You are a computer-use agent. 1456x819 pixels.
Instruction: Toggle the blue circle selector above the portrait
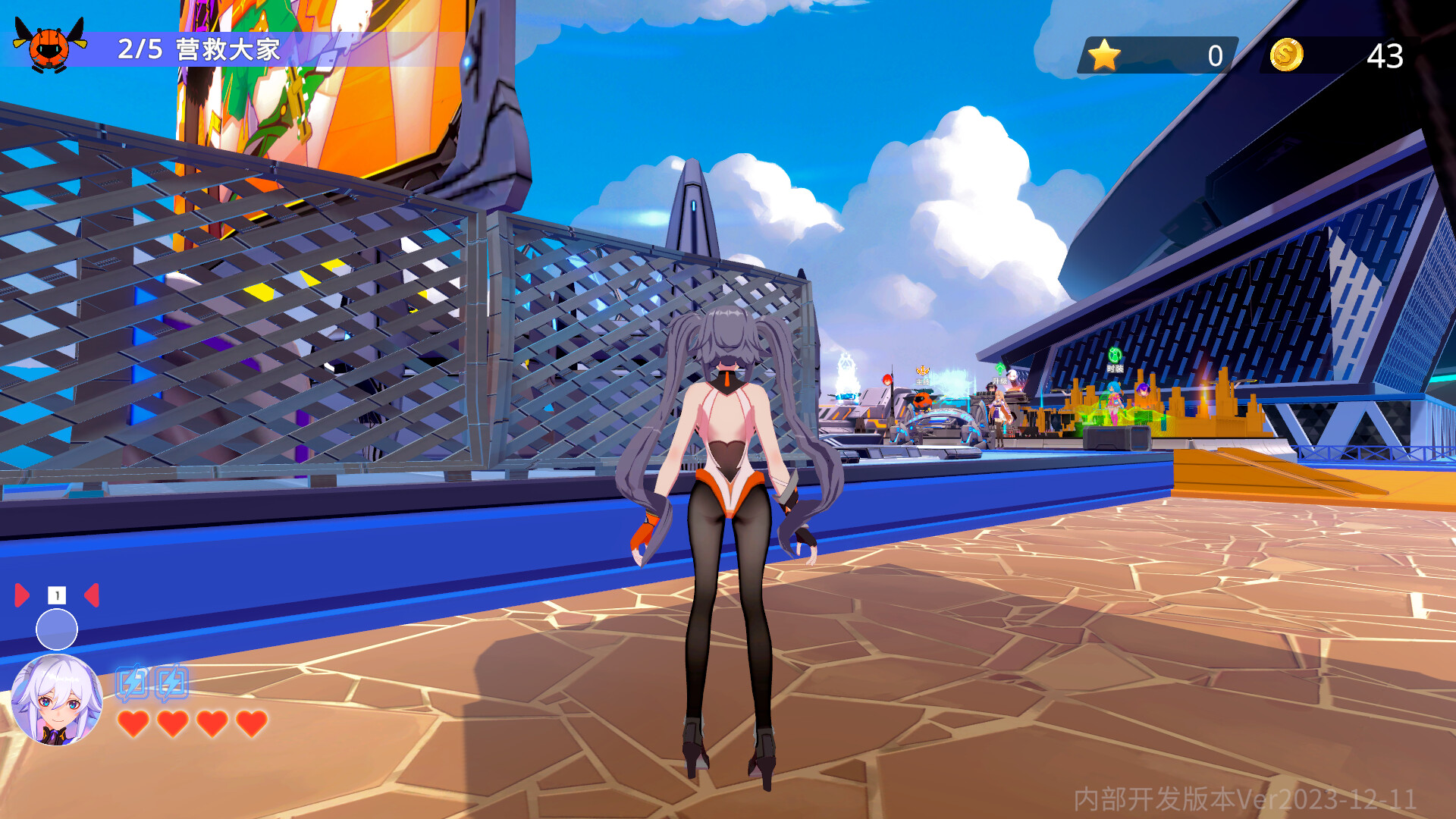click(x=57, y=629)
